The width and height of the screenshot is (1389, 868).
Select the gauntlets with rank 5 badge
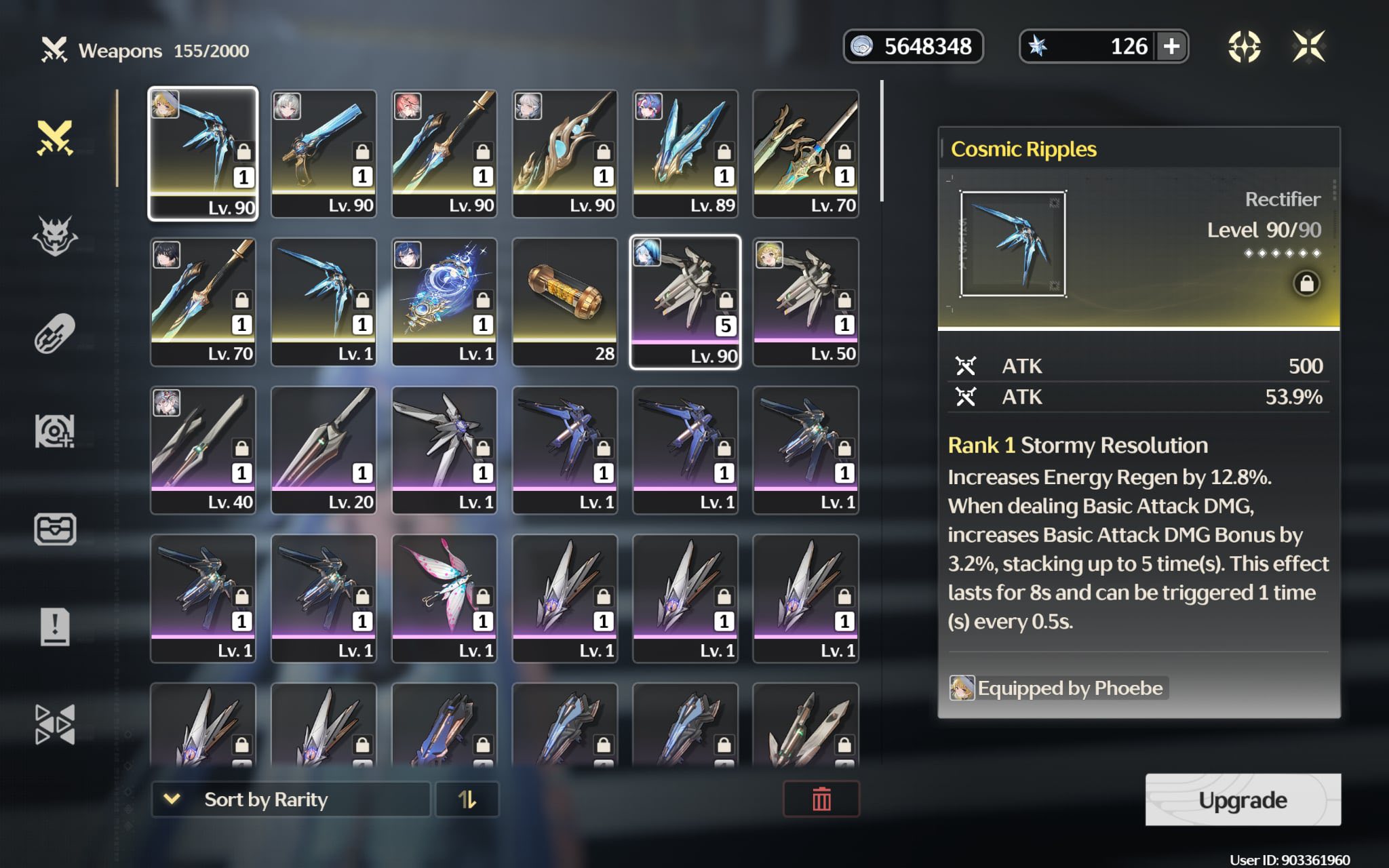[685, 302]
